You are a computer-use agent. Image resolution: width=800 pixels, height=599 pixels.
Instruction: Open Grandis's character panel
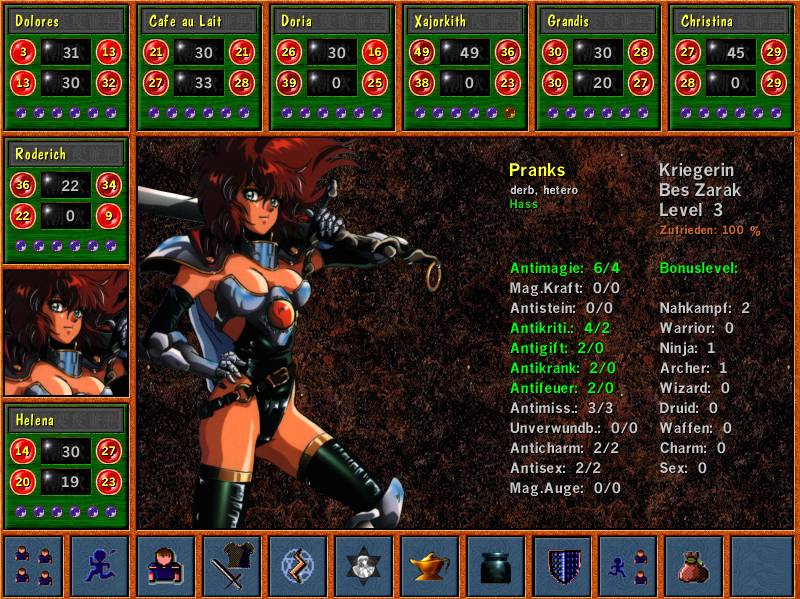point(599,21)
